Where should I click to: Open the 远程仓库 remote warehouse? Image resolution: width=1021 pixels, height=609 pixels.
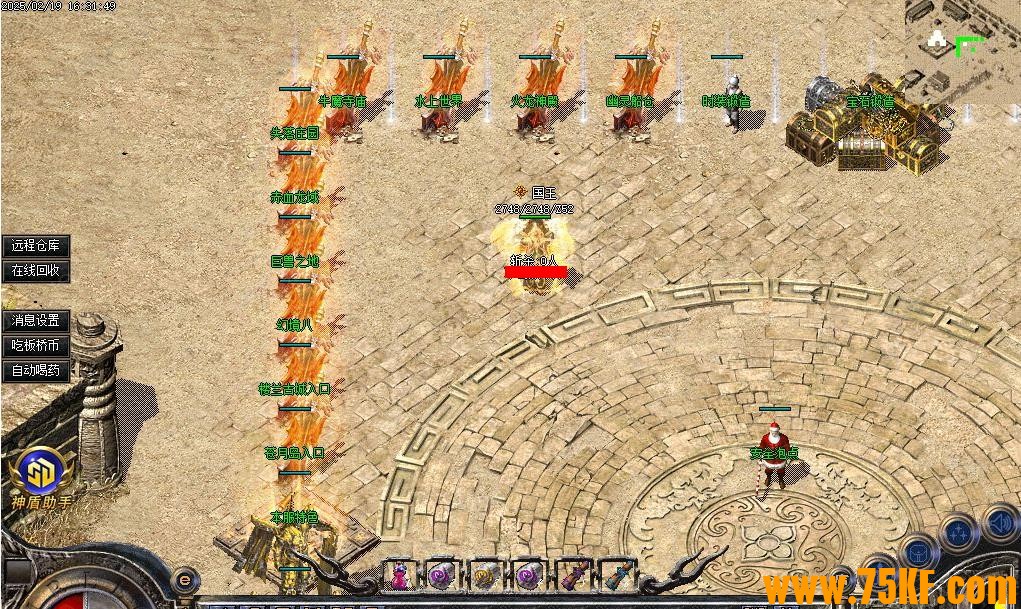pyautogui.click(x=36, y=245)
